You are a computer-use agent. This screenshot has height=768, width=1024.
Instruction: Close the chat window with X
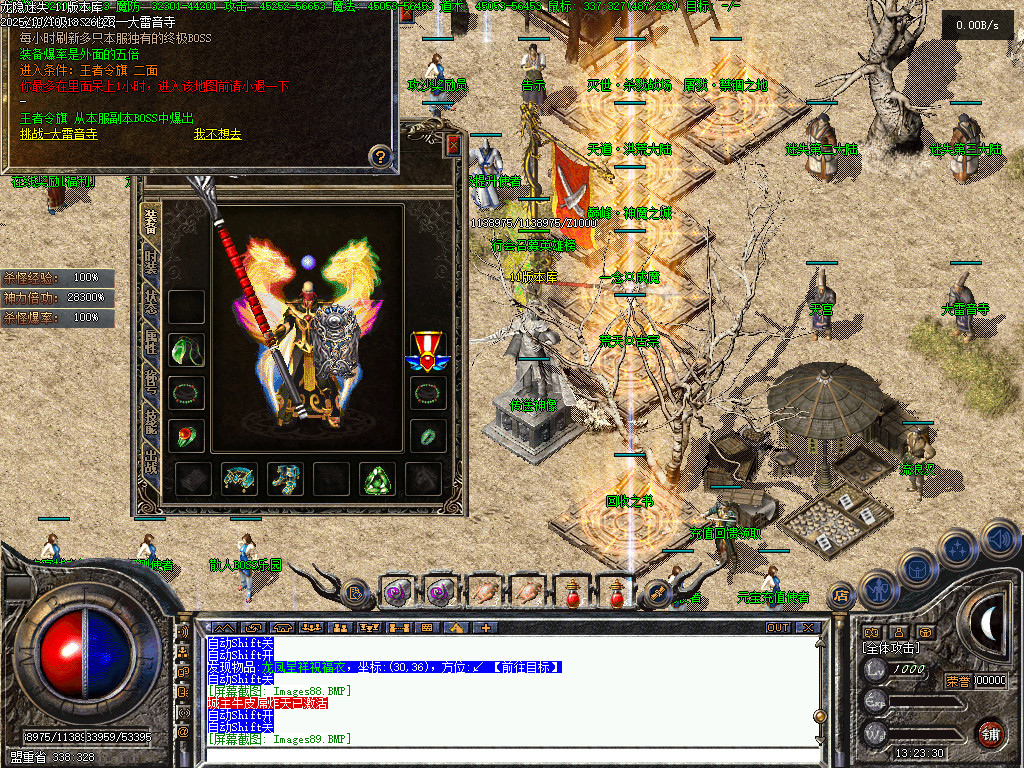click(807, 628)
